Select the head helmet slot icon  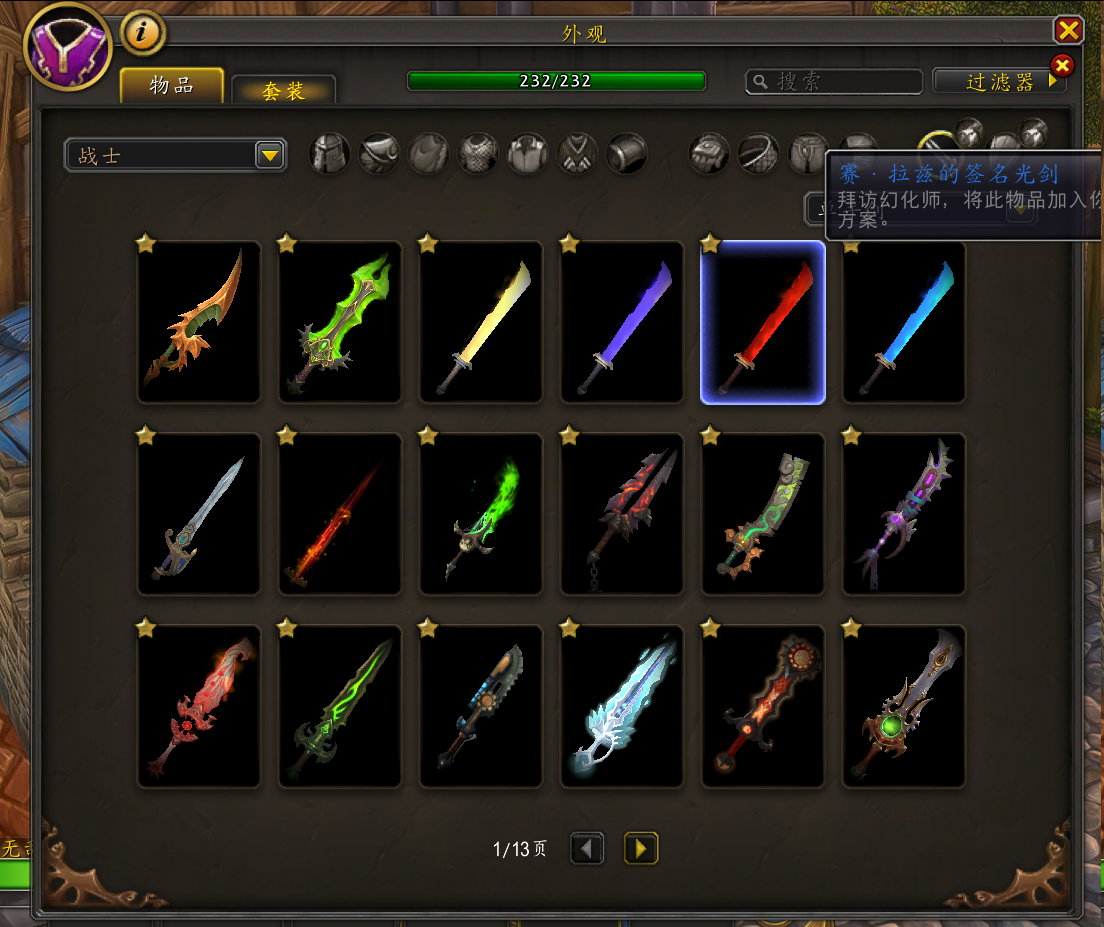pyautogui.click(x=329, y=154)
